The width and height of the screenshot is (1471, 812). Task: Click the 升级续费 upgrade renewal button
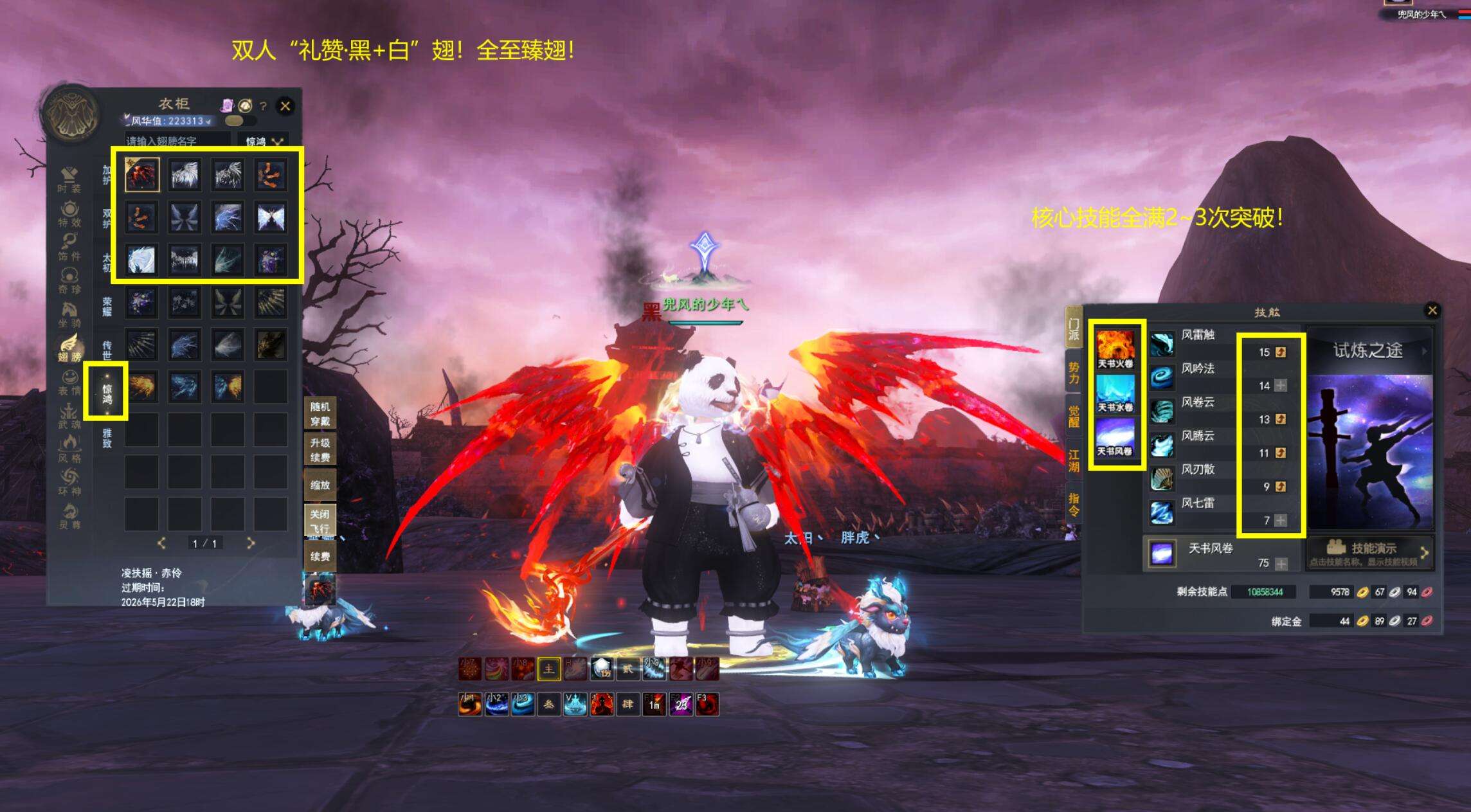(x=320, y=450)
